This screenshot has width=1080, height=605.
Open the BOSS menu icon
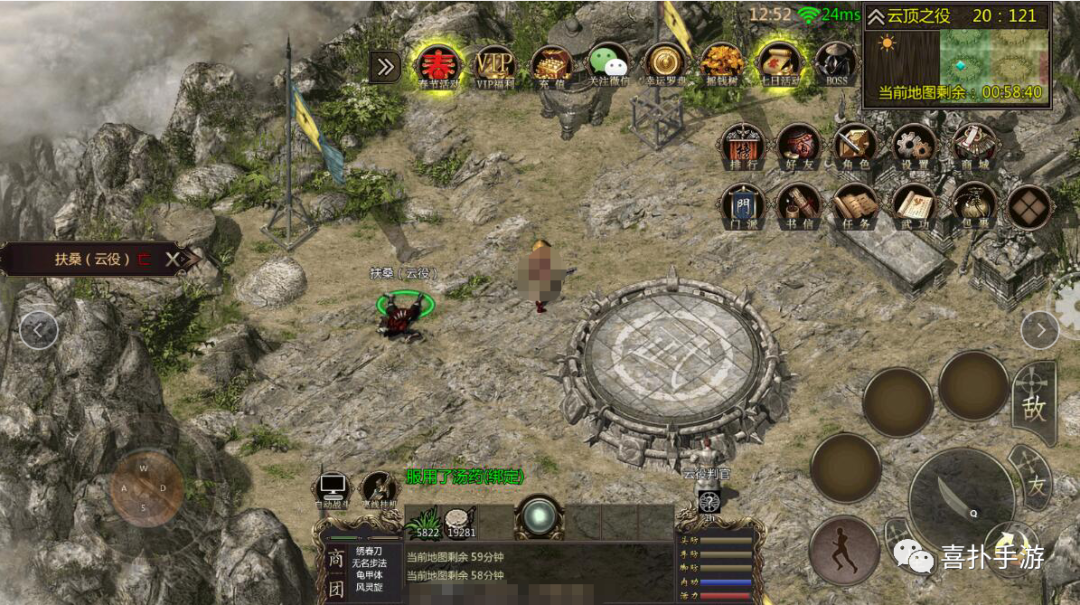pos(835,65)
